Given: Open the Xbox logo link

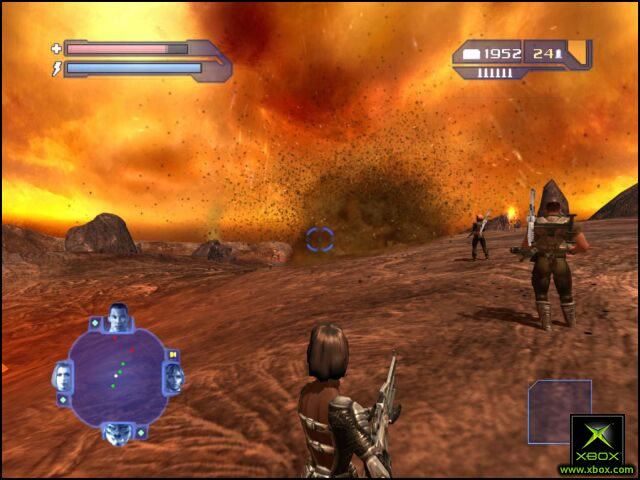Looking at the screenshot, I should (597, 445).
